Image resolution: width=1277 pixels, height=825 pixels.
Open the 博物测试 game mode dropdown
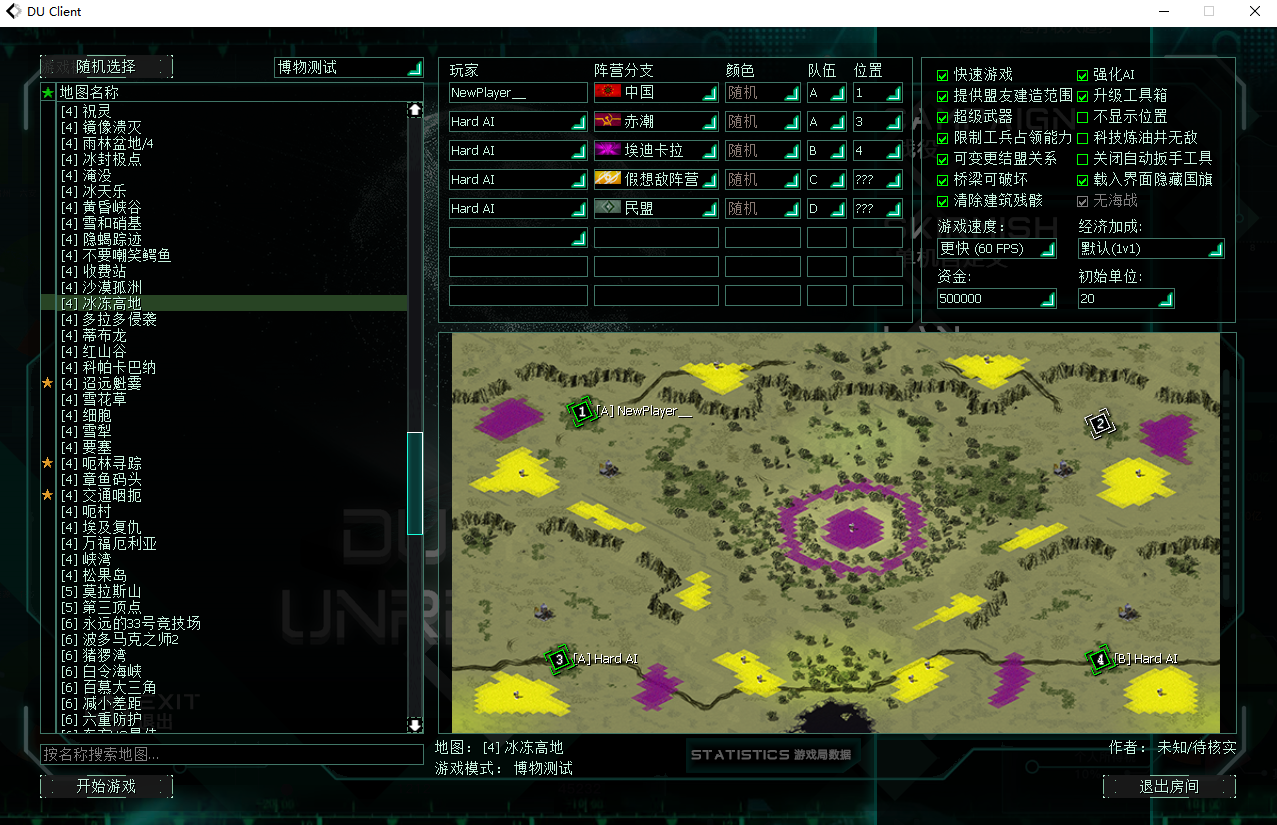pos(349,67)
